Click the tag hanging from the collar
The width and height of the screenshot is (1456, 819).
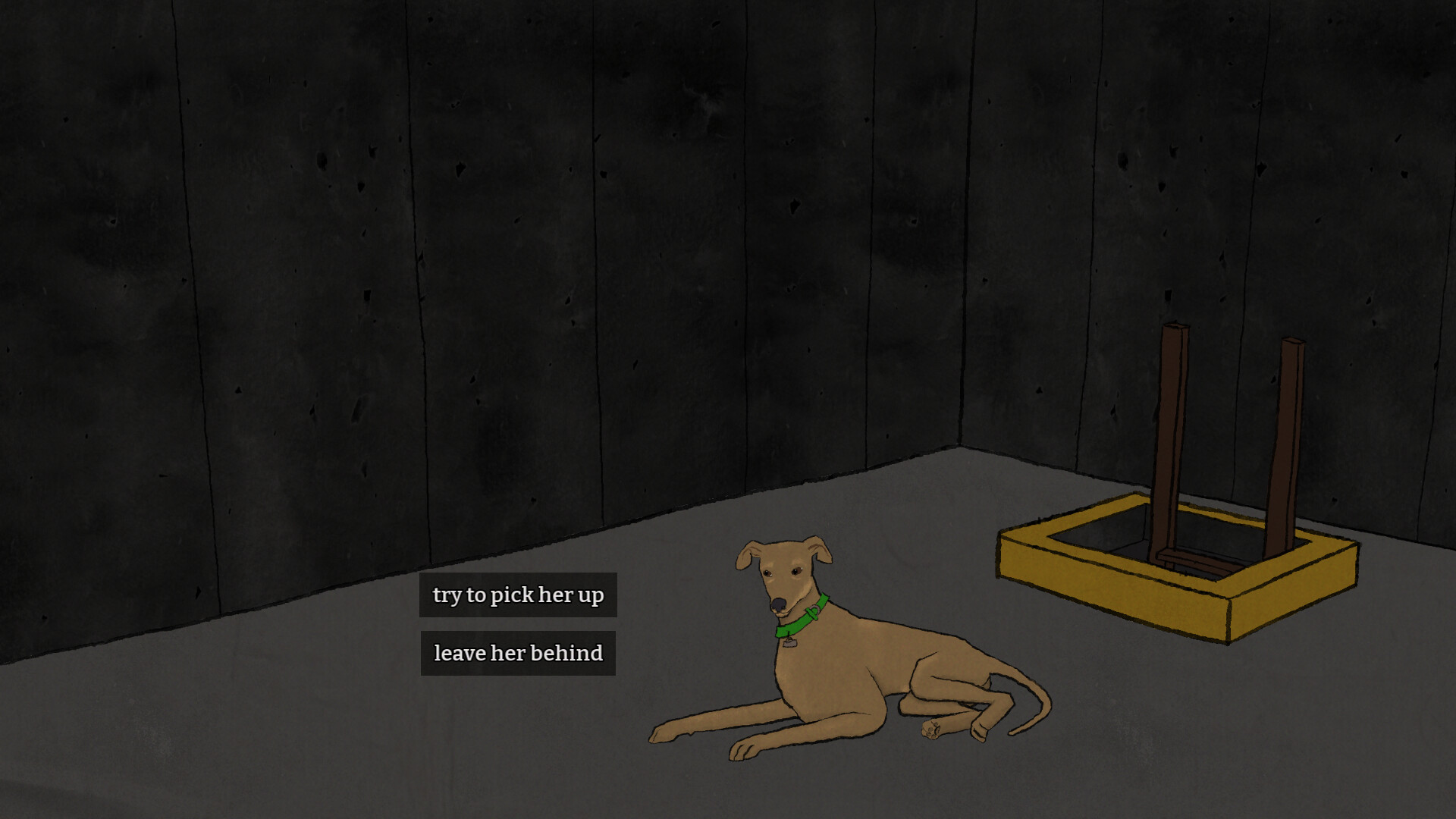[789, 643]
